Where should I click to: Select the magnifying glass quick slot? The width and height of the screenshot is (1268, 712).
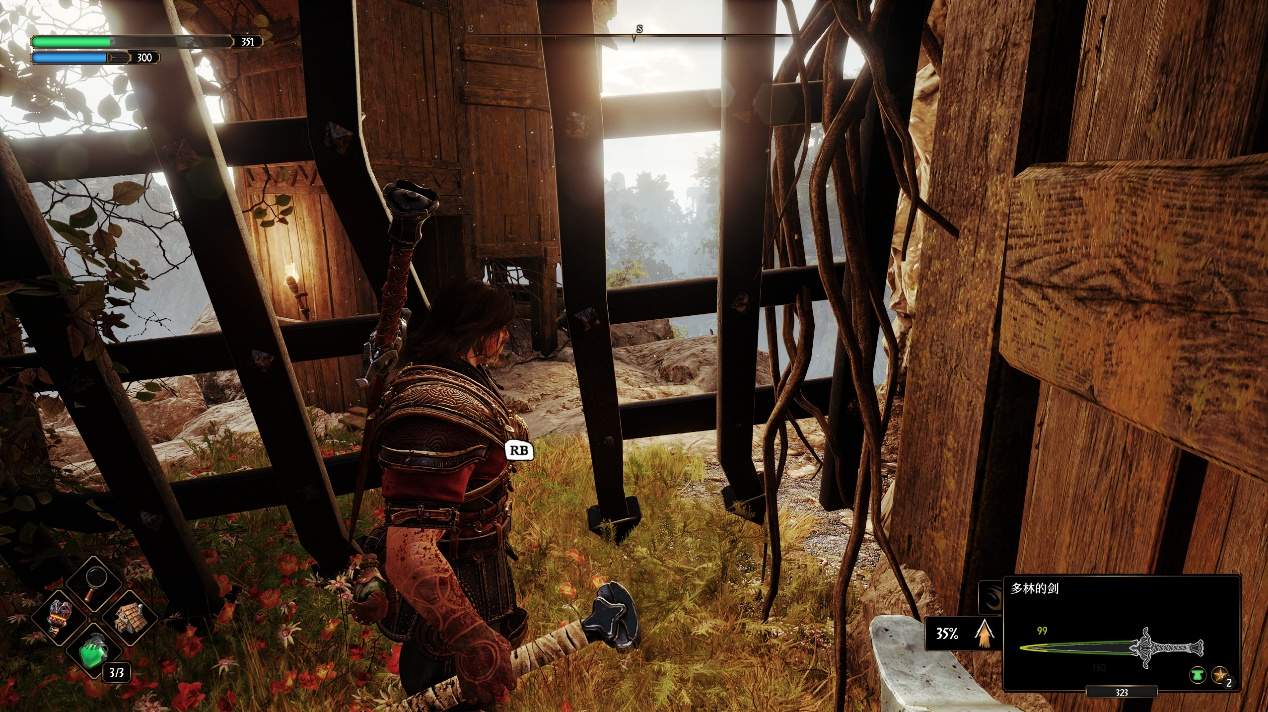click(93, 584)
